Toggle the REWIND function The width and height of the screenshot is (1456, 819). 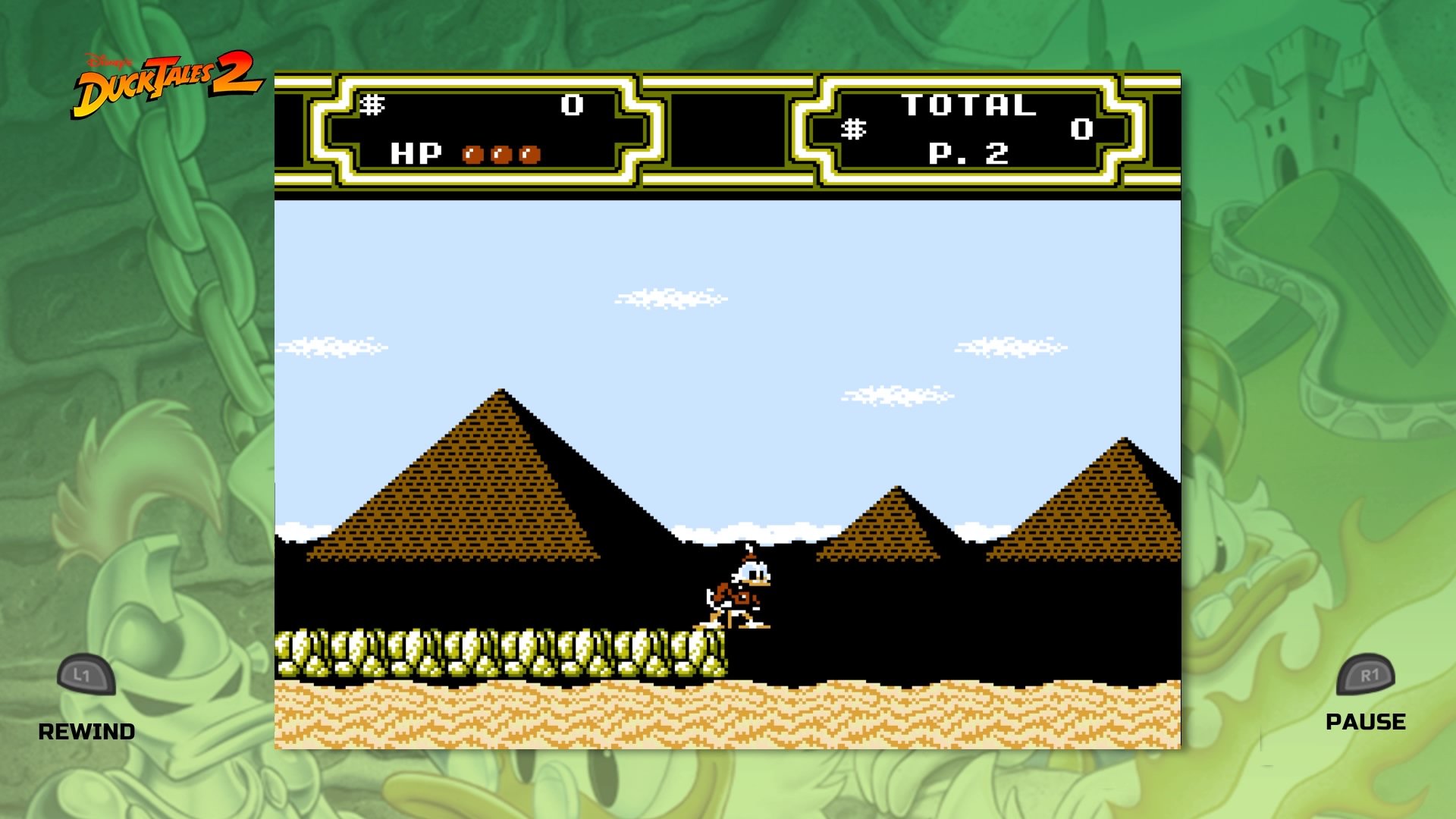pos(87,732)
